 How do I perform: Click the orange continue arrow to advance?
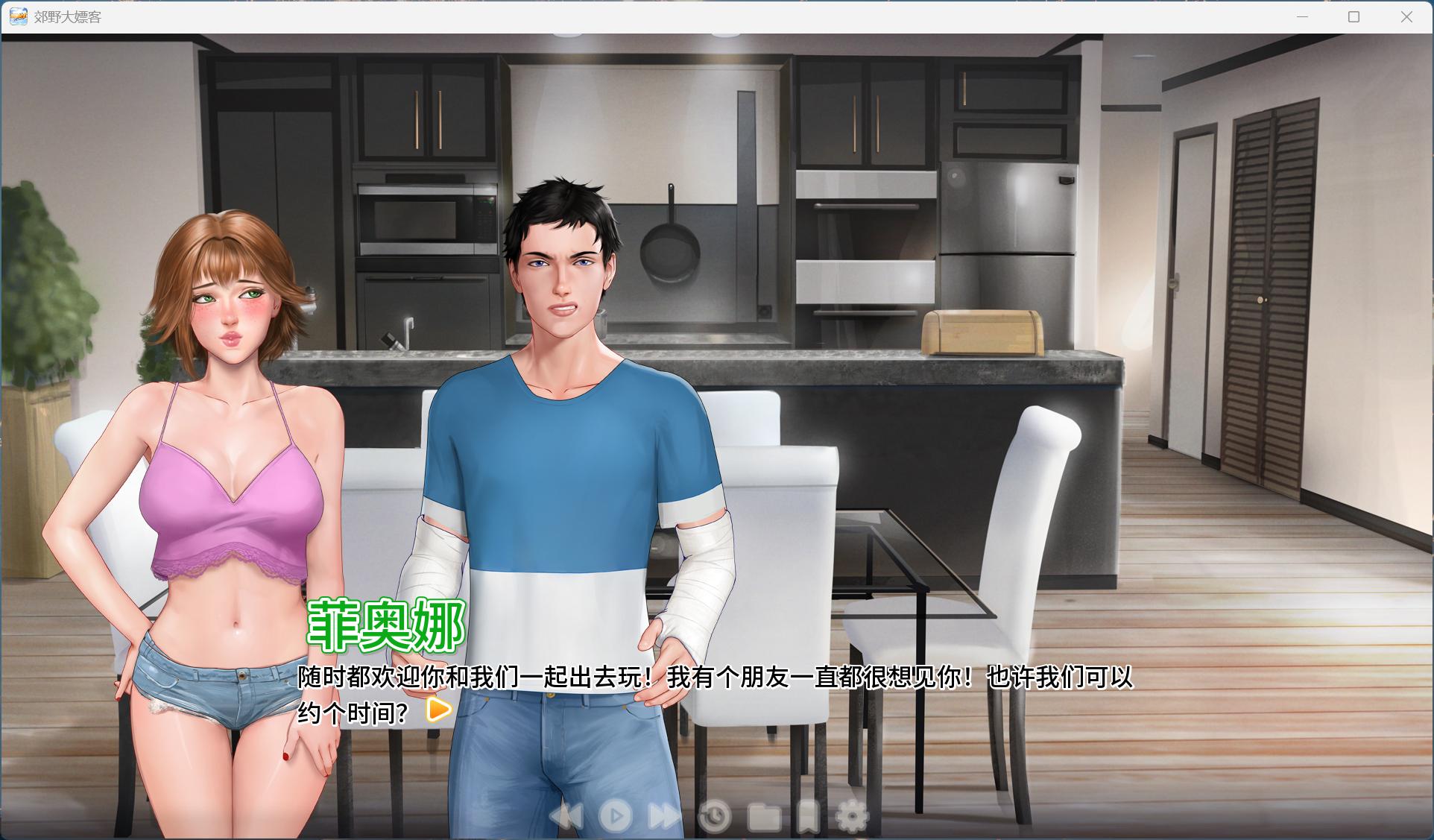click(437, 710)
